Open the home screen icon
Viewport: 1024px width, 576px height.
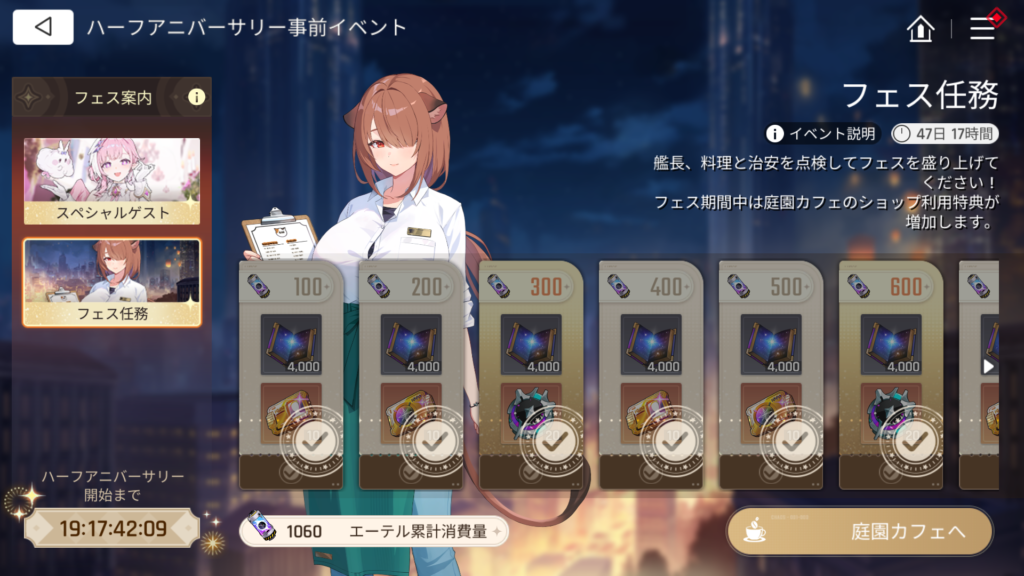pyautogui.click(x=919, y=29)
